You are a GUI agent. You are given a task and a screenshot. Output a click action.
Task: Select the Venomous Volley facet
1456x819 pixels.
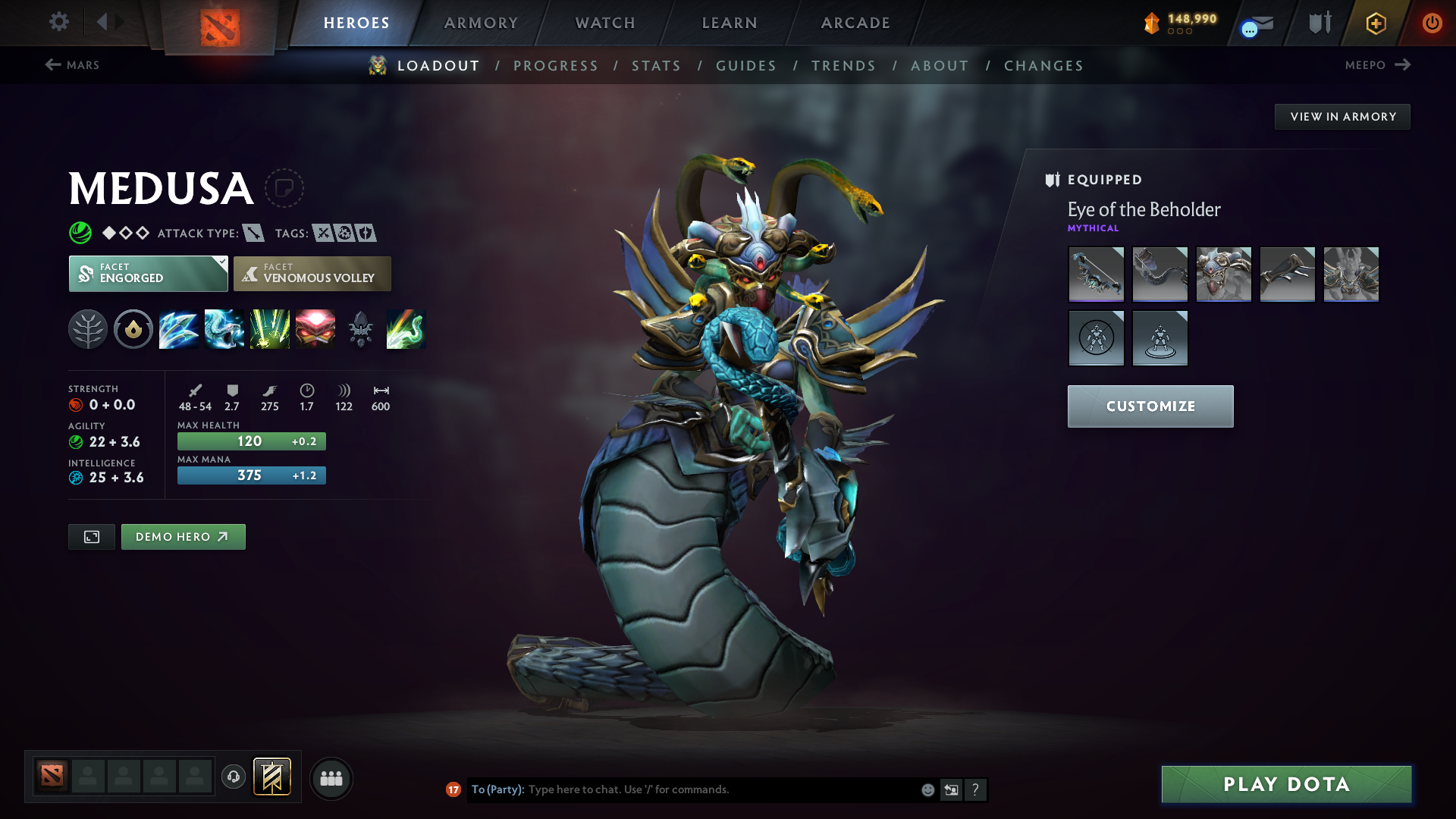coord(312,273)
